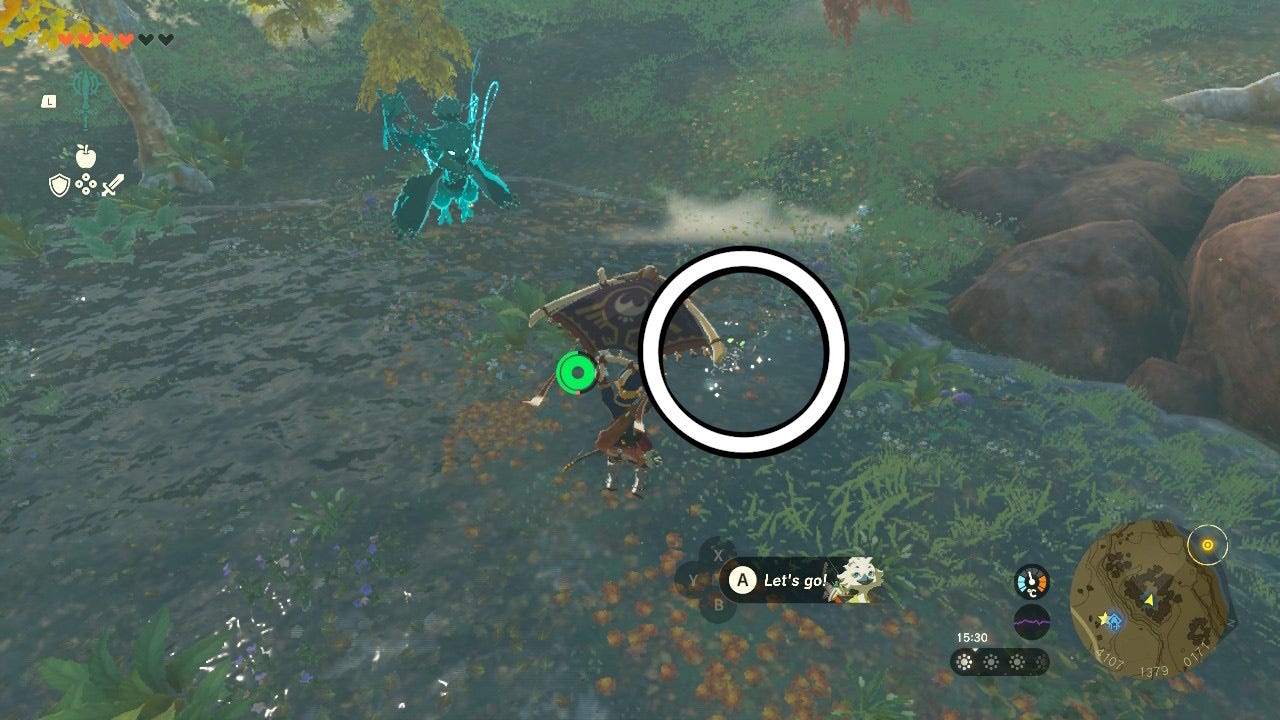The image size is (1280, 720).
Task: Select the shrine star marker on the minimap
Action: click(x=1104, y=616)
